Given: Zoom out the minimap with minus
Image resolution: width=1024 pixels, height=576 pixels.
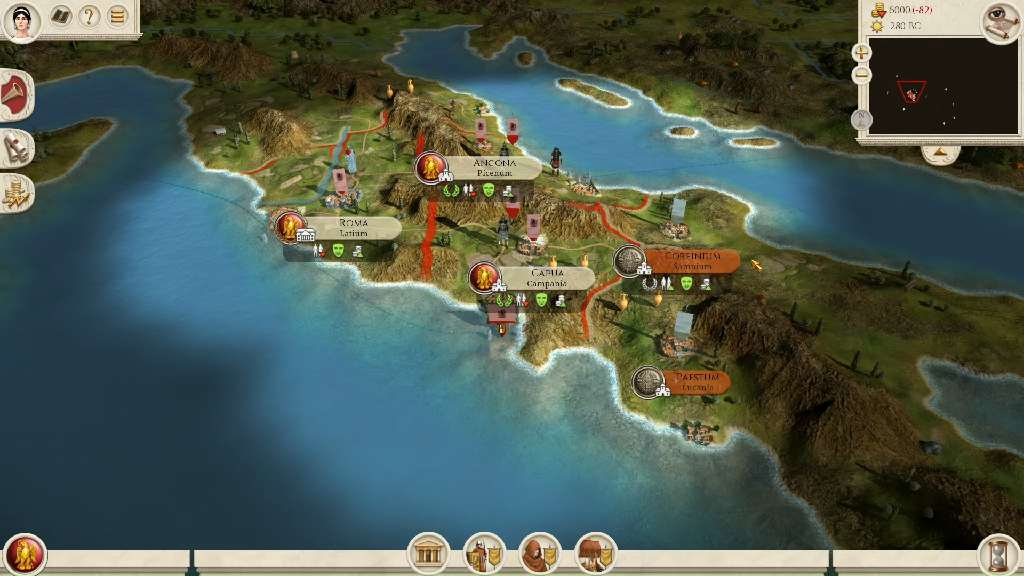Looking at the screenshot, I should [x=862, y=75].
